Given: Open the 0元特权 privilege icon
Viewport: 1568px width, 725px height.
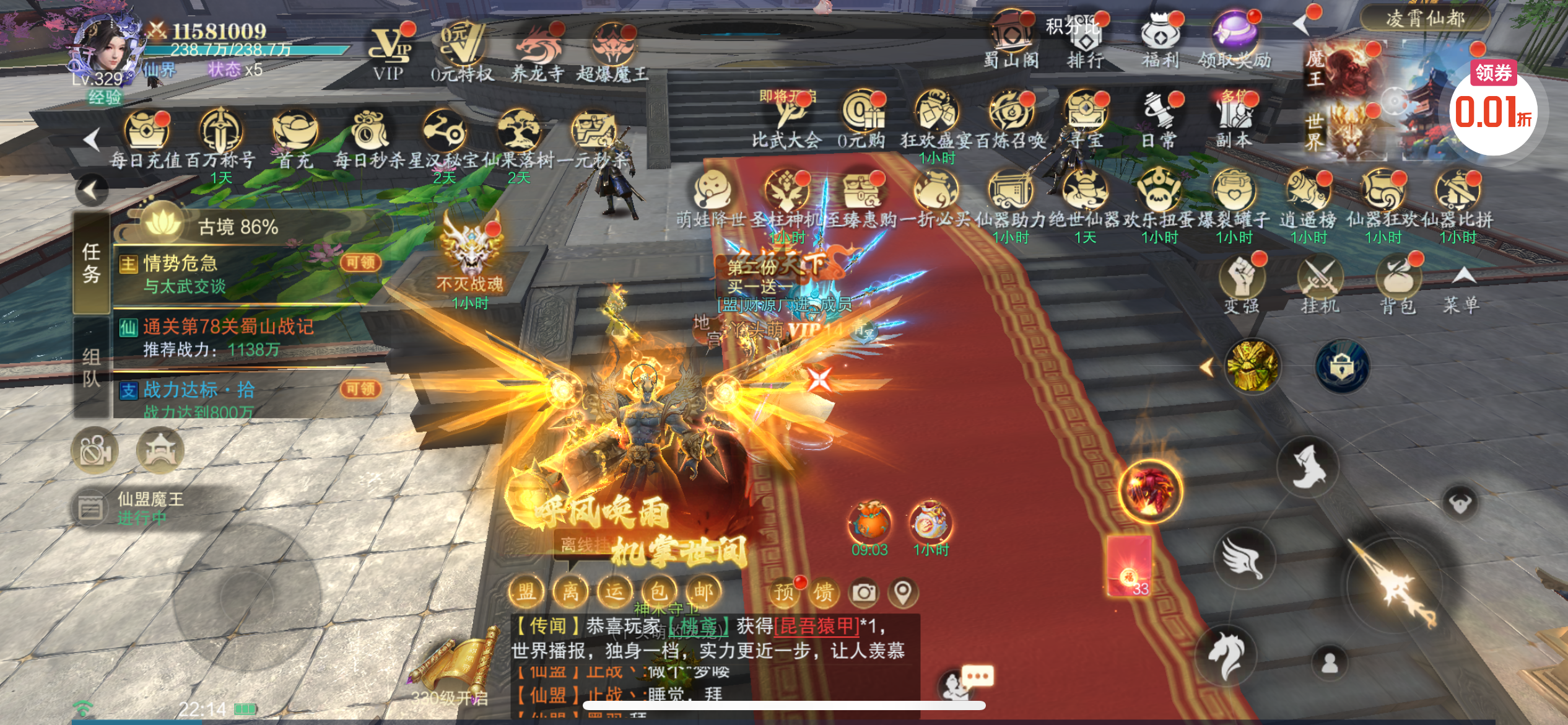Looking at the screenshot, I should 461,50.
